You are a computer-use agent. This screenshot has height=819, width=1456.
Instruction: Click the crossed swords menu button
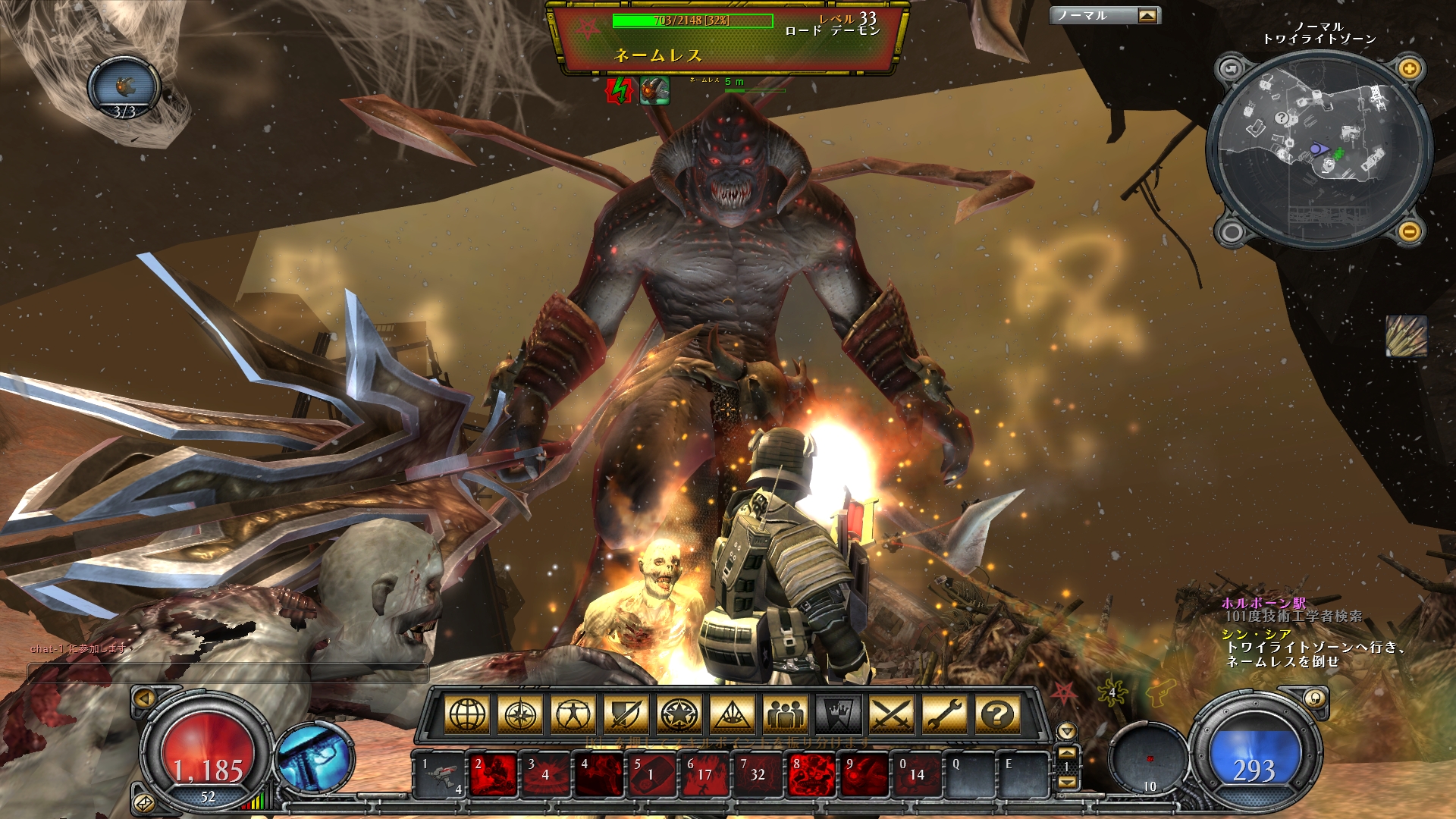click(892, 714)
